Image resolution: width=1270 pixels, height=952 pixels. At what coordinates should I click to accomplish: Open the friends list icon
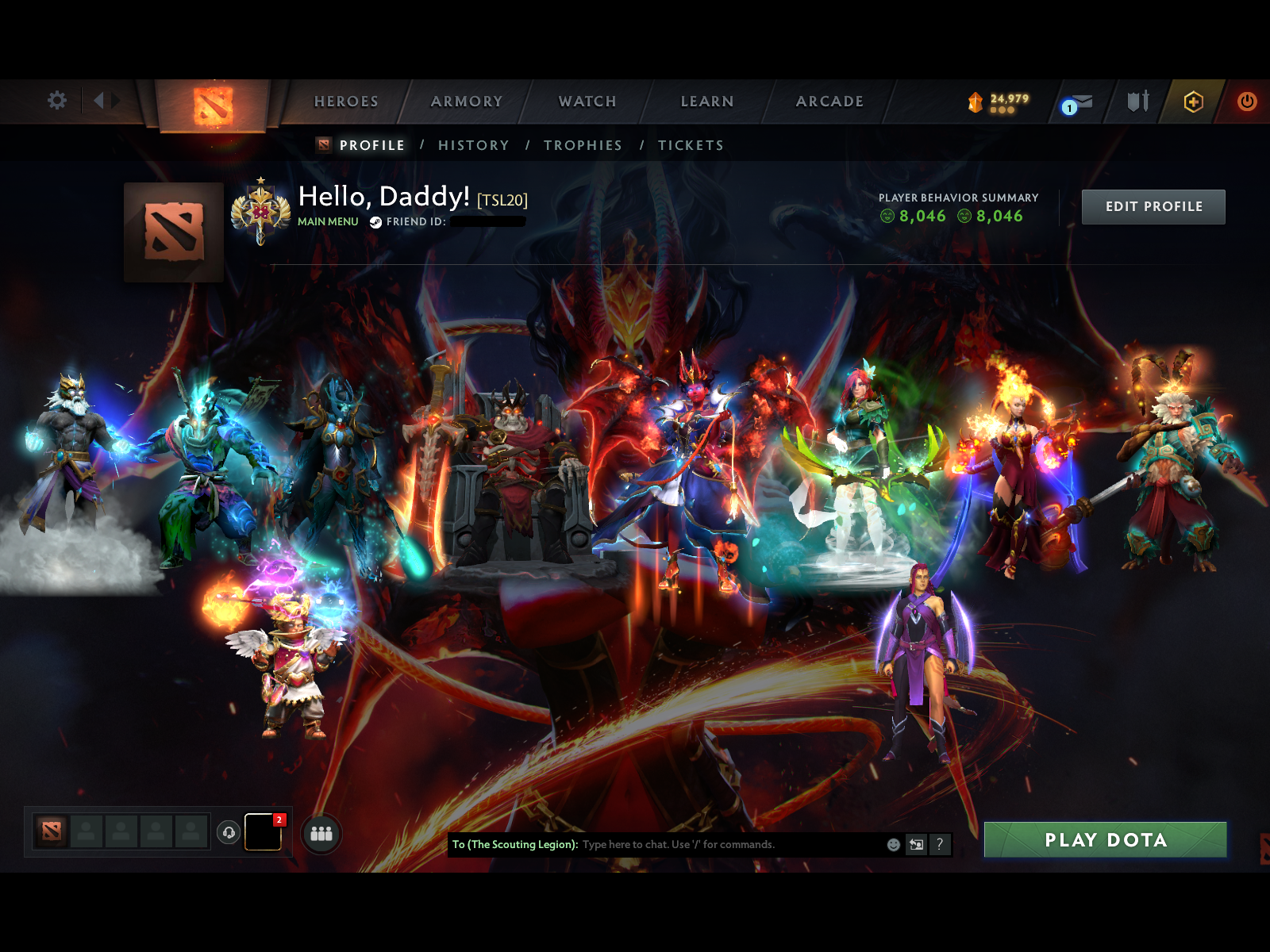pos(321,835)
